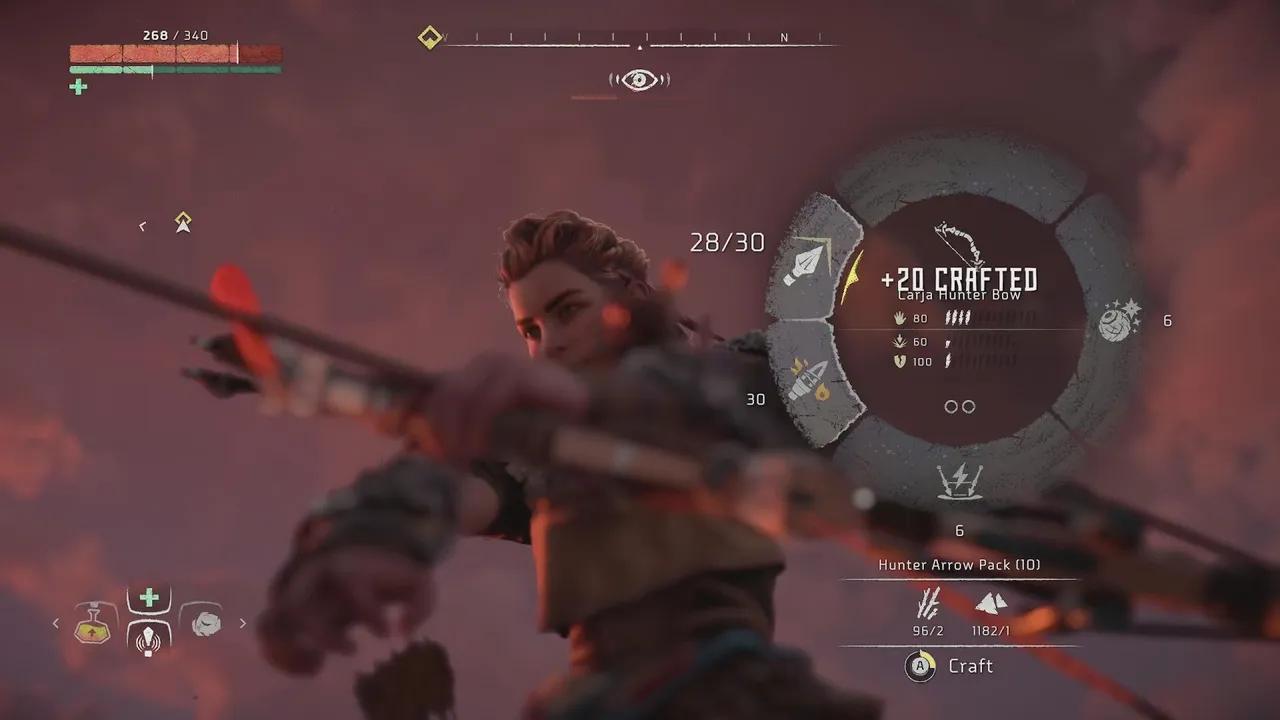Cycle quick tray with the left arrow
Image resolution: width=1280 pixels, height=720 pixels.
point(56,623)
